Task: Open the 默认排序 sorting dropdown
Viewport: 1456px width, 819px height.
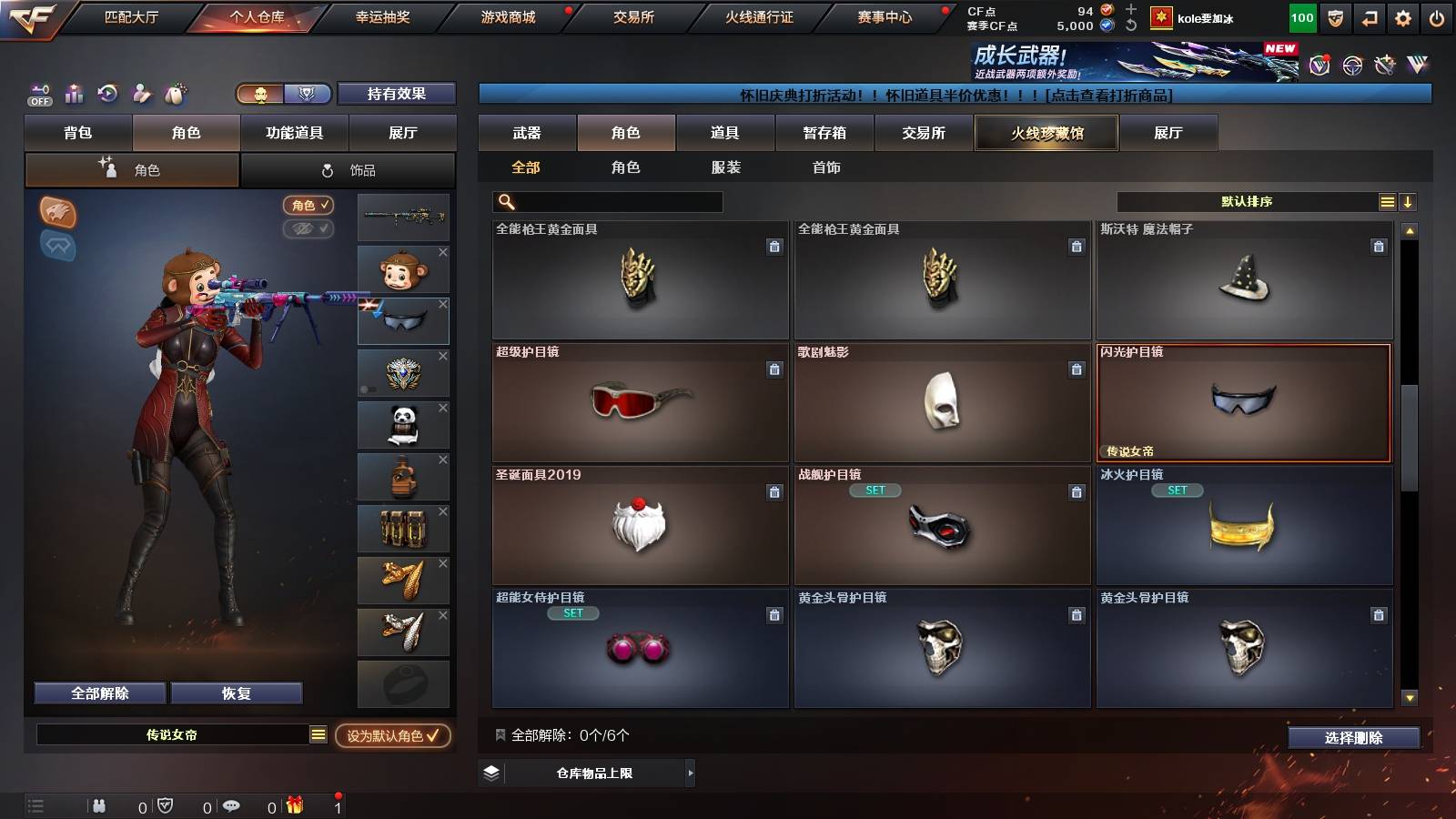Action: [x=1247, y=201]
